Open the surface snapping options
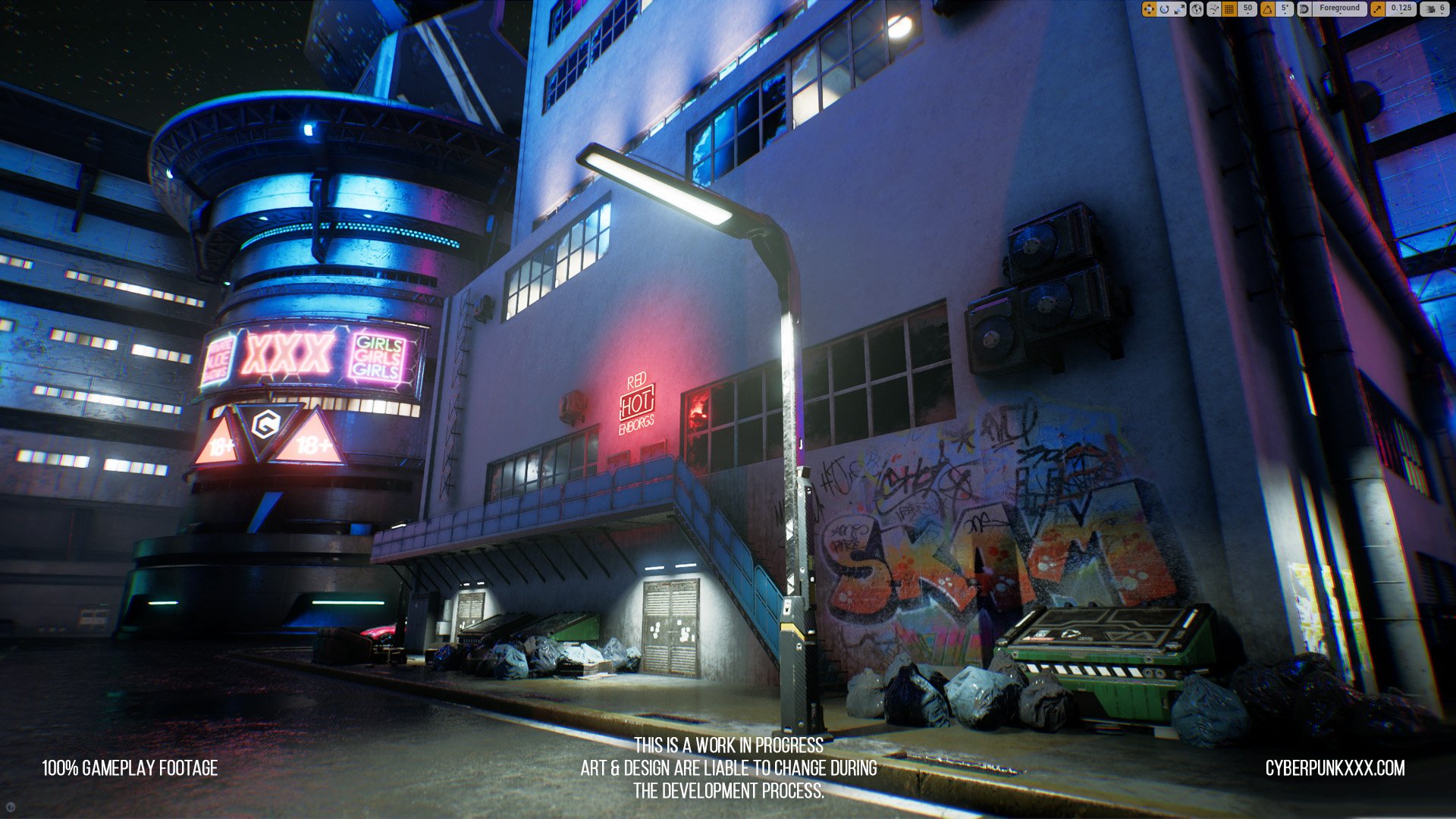The height and width of the screenshot is (819, 1456). tap(1213, 9)
